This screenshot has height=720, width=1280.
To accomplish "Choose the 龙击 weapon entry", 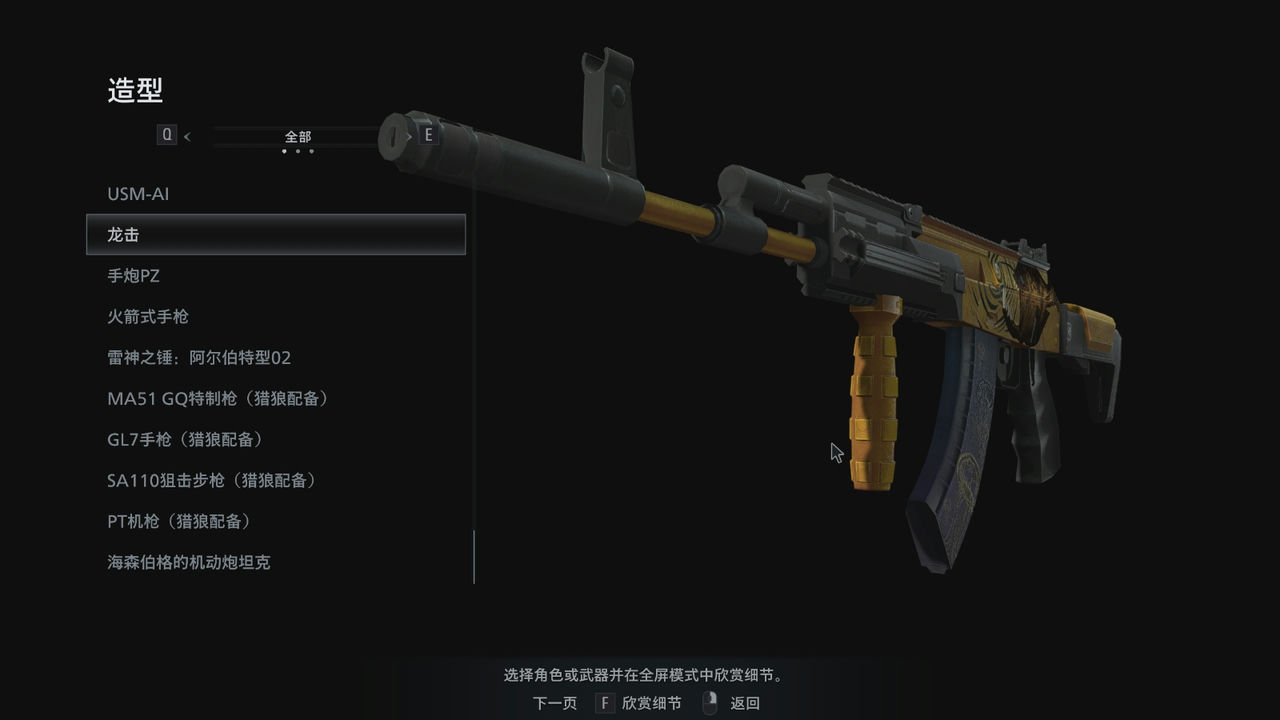I will coord(275,235).
